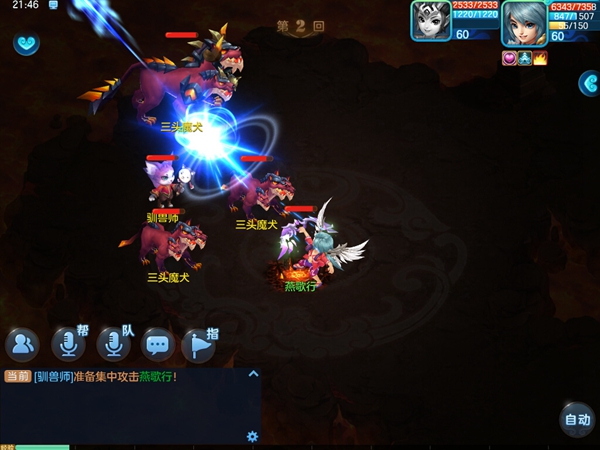The width and height of the screenshot is (600, 450).
Task: Open the friends list icon
Action: coord(22,345)
